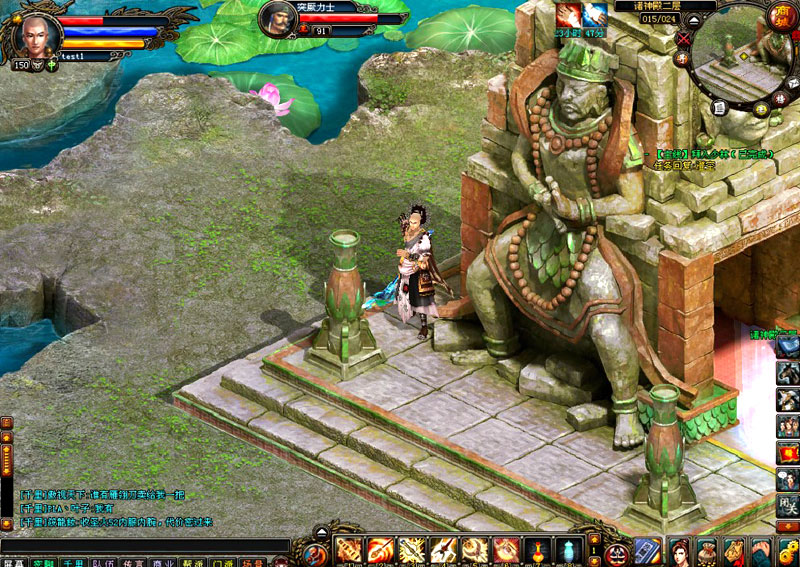Click the green plus icon under player portrait
The height and width of the screenshot is (567, 800).
pyautogui.click(x=51, y=65)
